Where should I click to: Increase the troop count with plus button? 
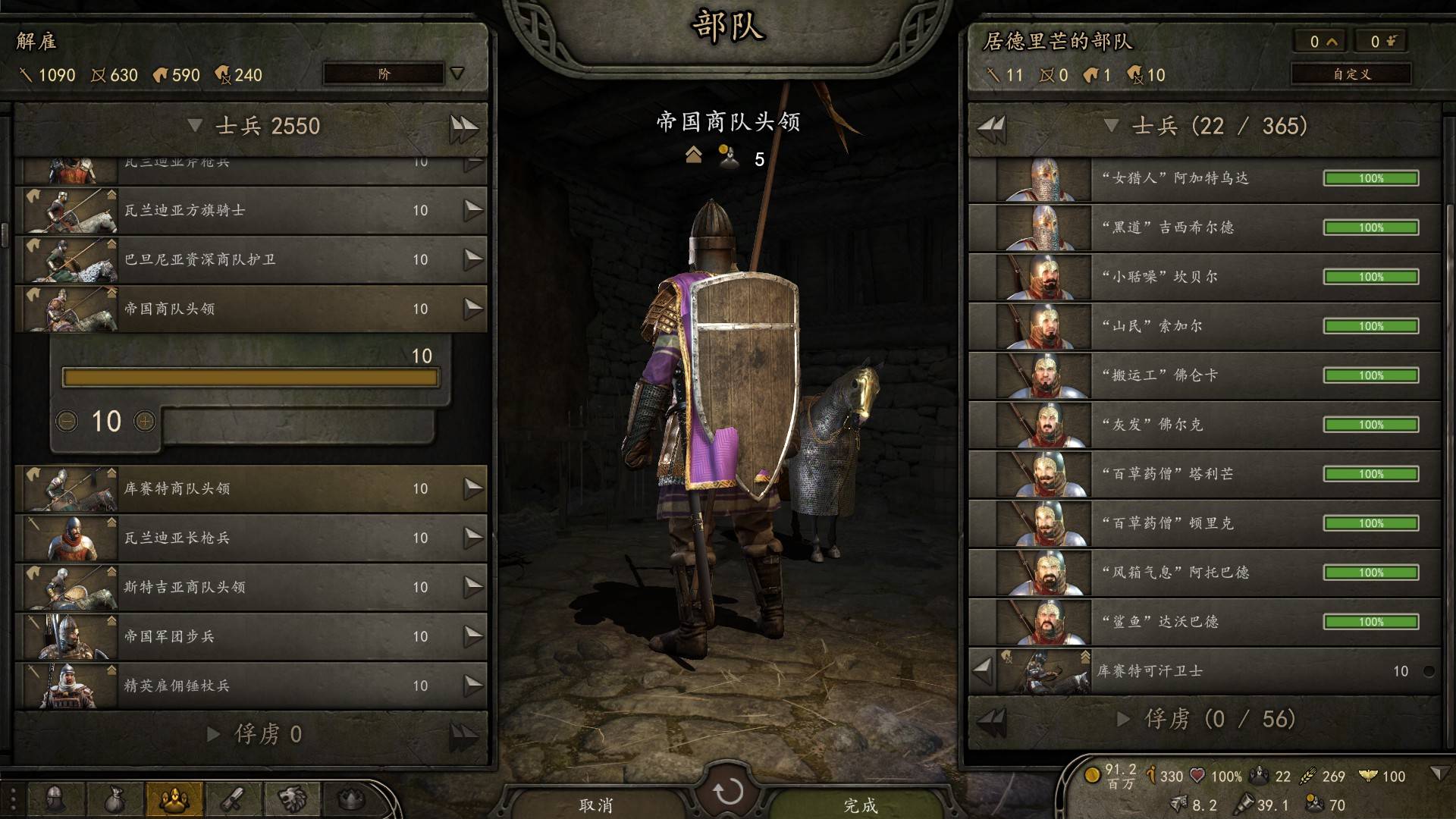144,421
